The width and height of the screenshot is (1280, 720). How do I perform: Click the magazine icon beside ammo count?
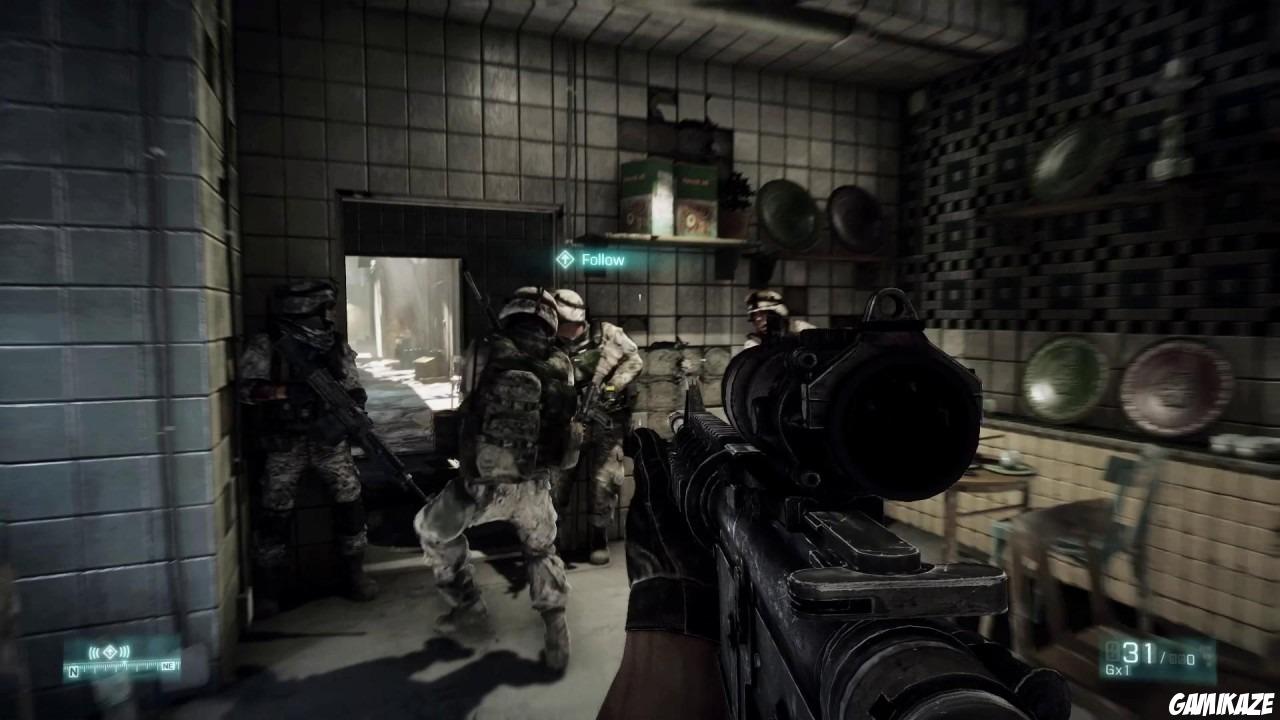coord(1113,651)
